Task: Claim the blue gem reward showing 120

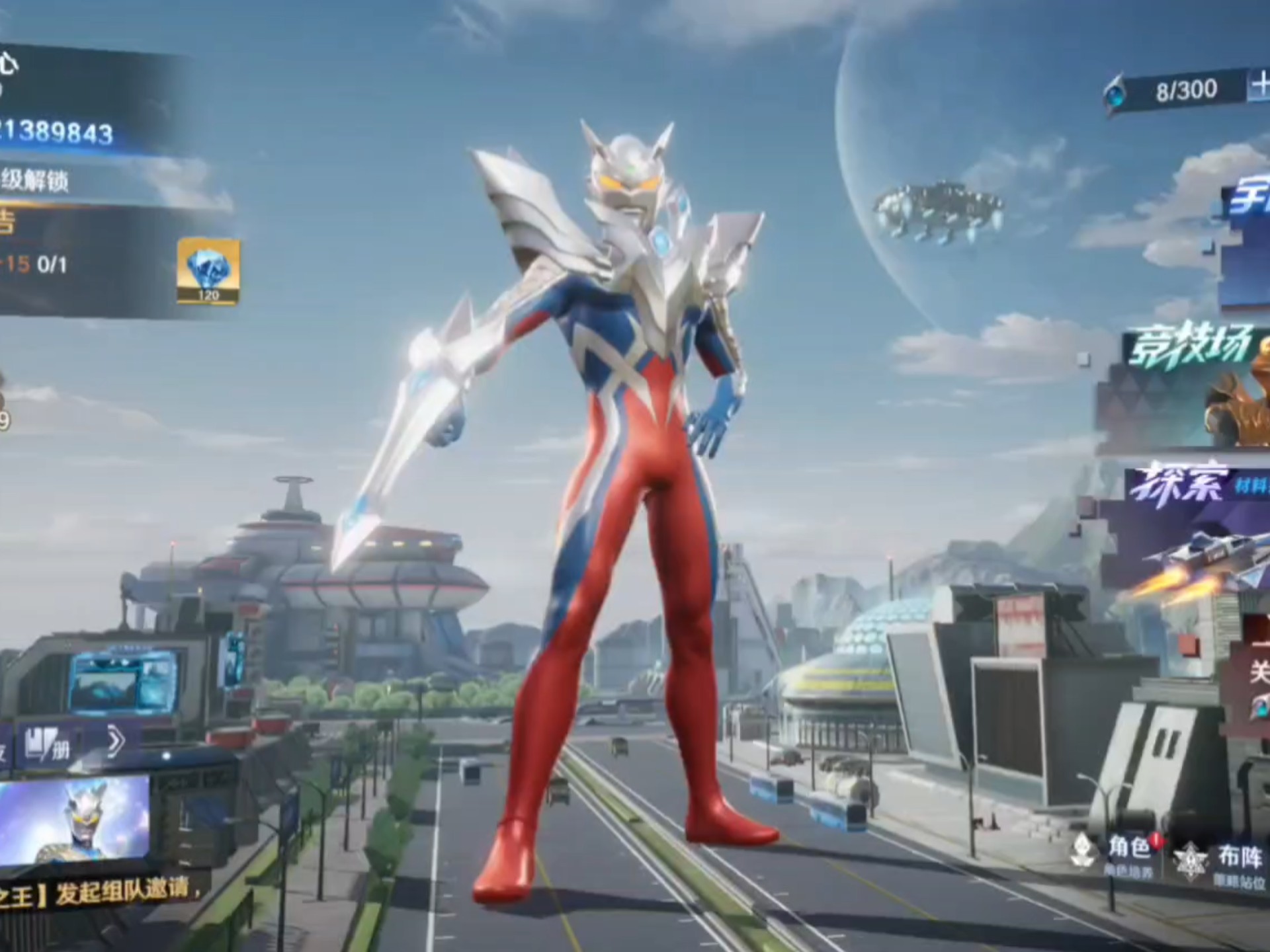Action: 208,272
